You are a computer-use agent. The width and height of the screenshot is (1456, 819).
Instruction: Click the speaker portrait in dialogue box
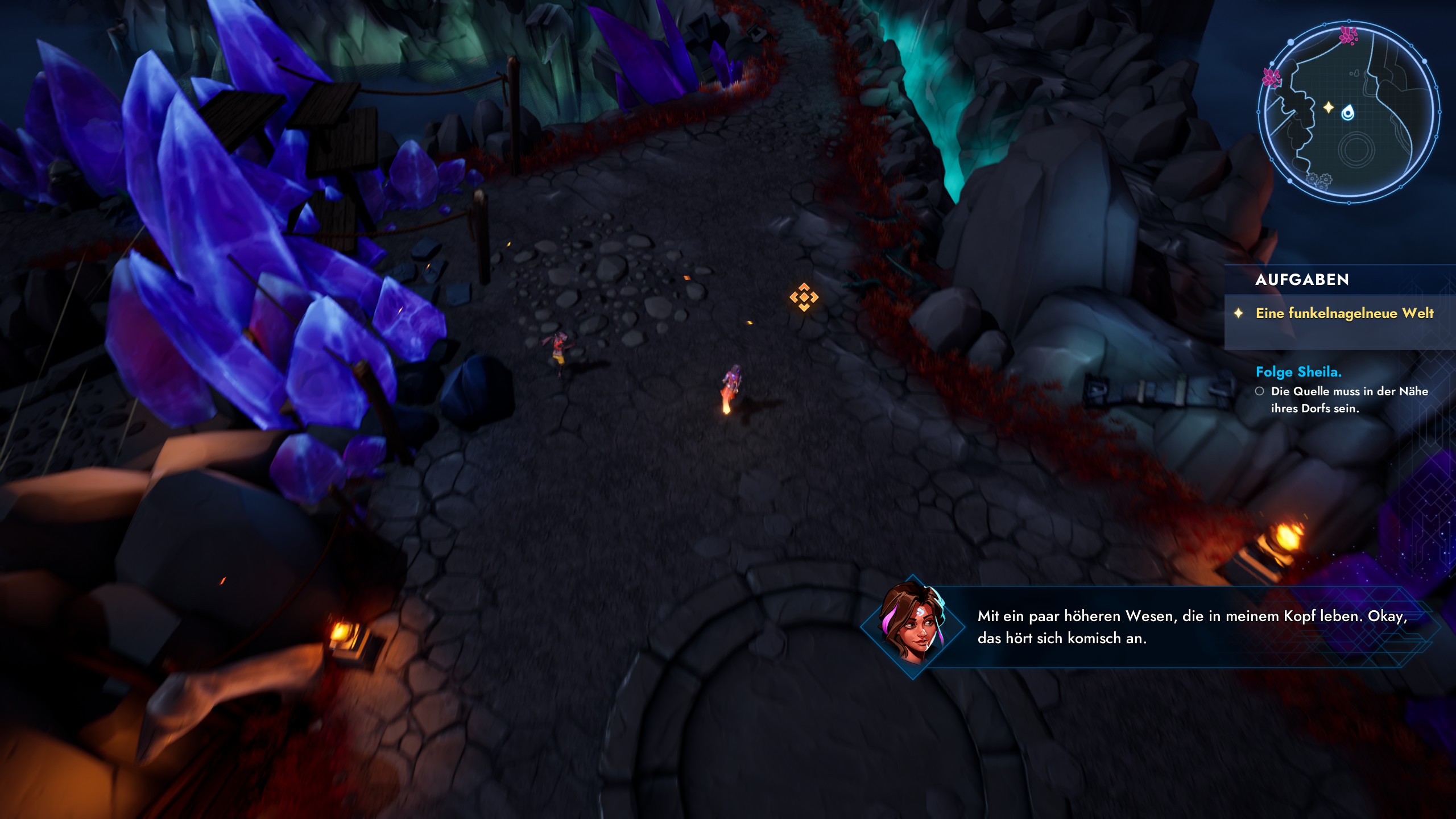(912, 627)
